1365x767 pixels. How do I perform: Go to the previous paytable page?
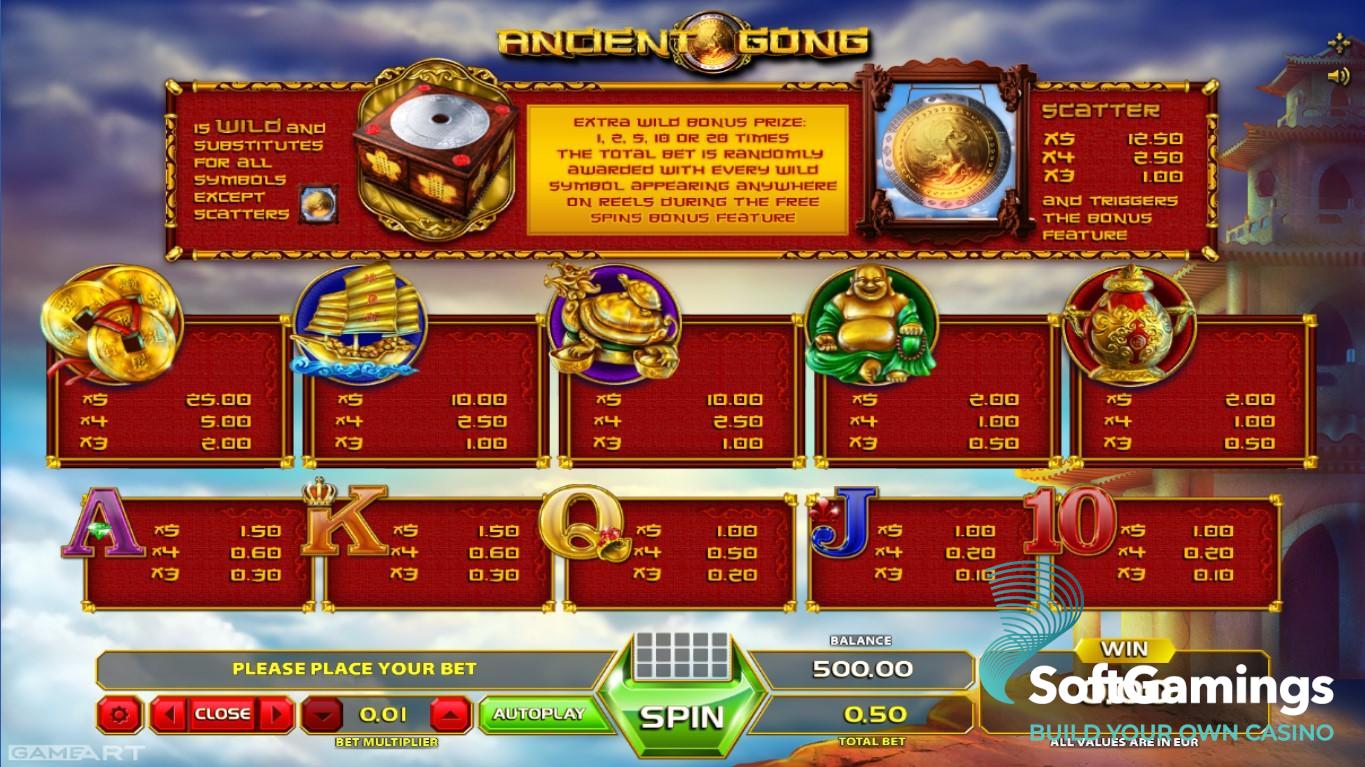[x=169, y=714]
